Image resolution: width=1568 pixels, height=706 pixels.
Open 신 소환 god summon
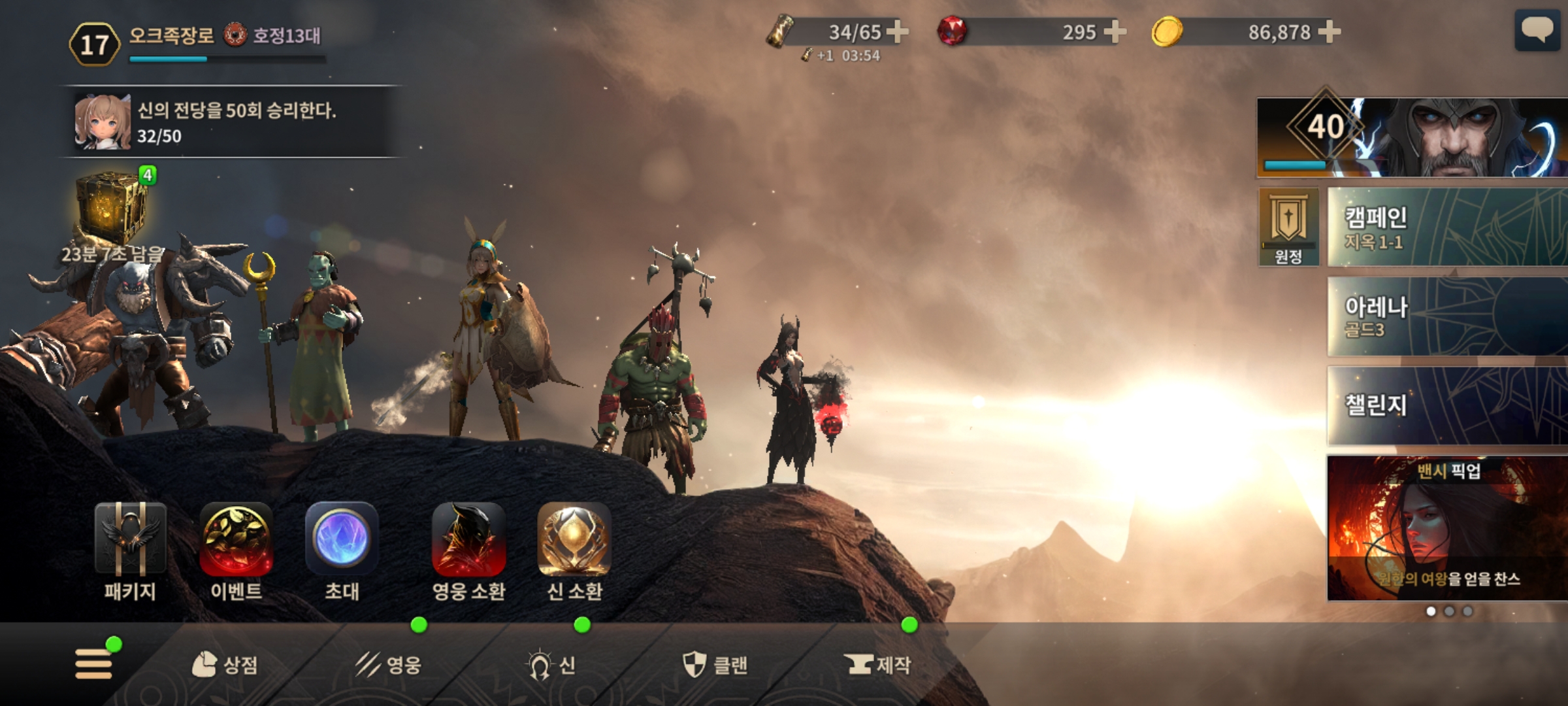(x=574, y=550)
